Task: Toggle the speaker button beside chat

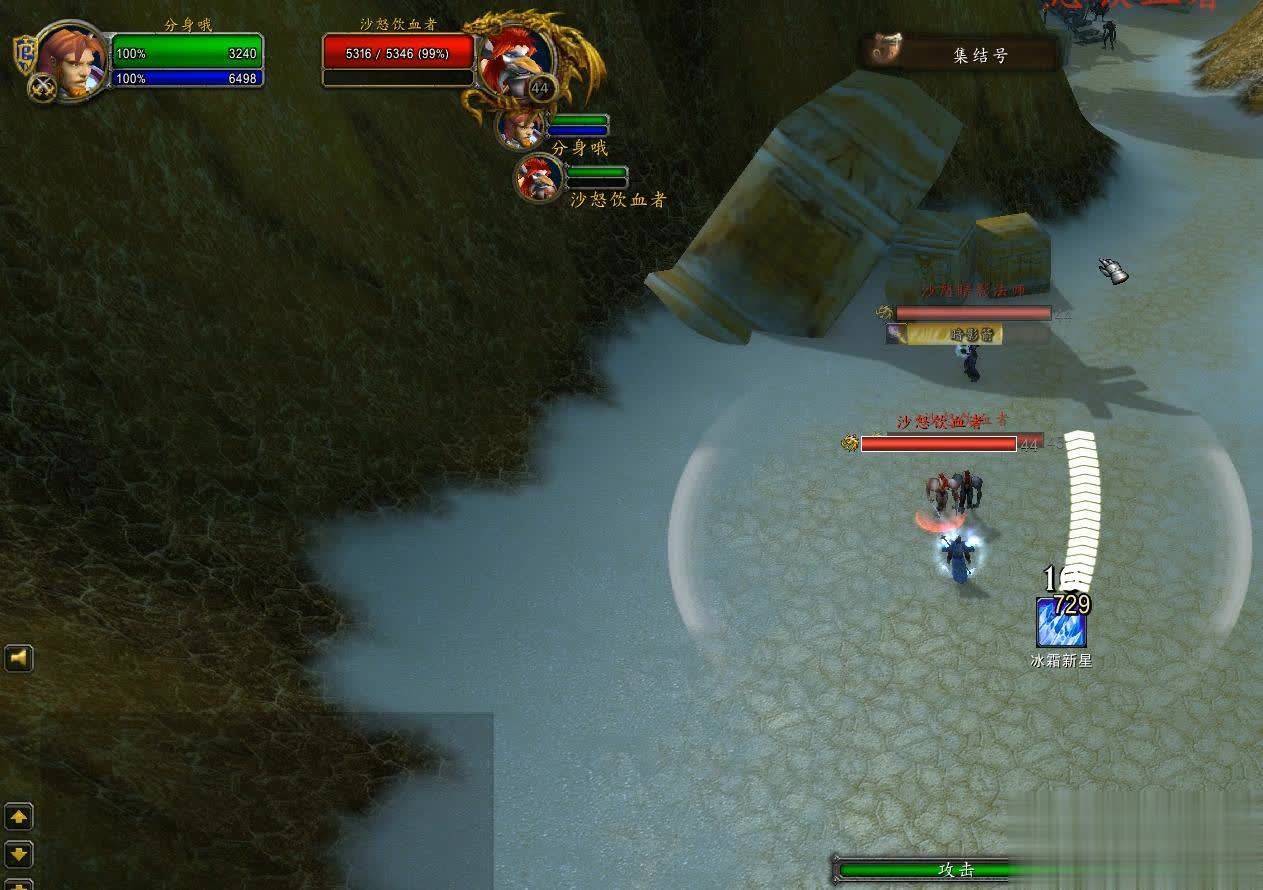Action: [19, 658]
